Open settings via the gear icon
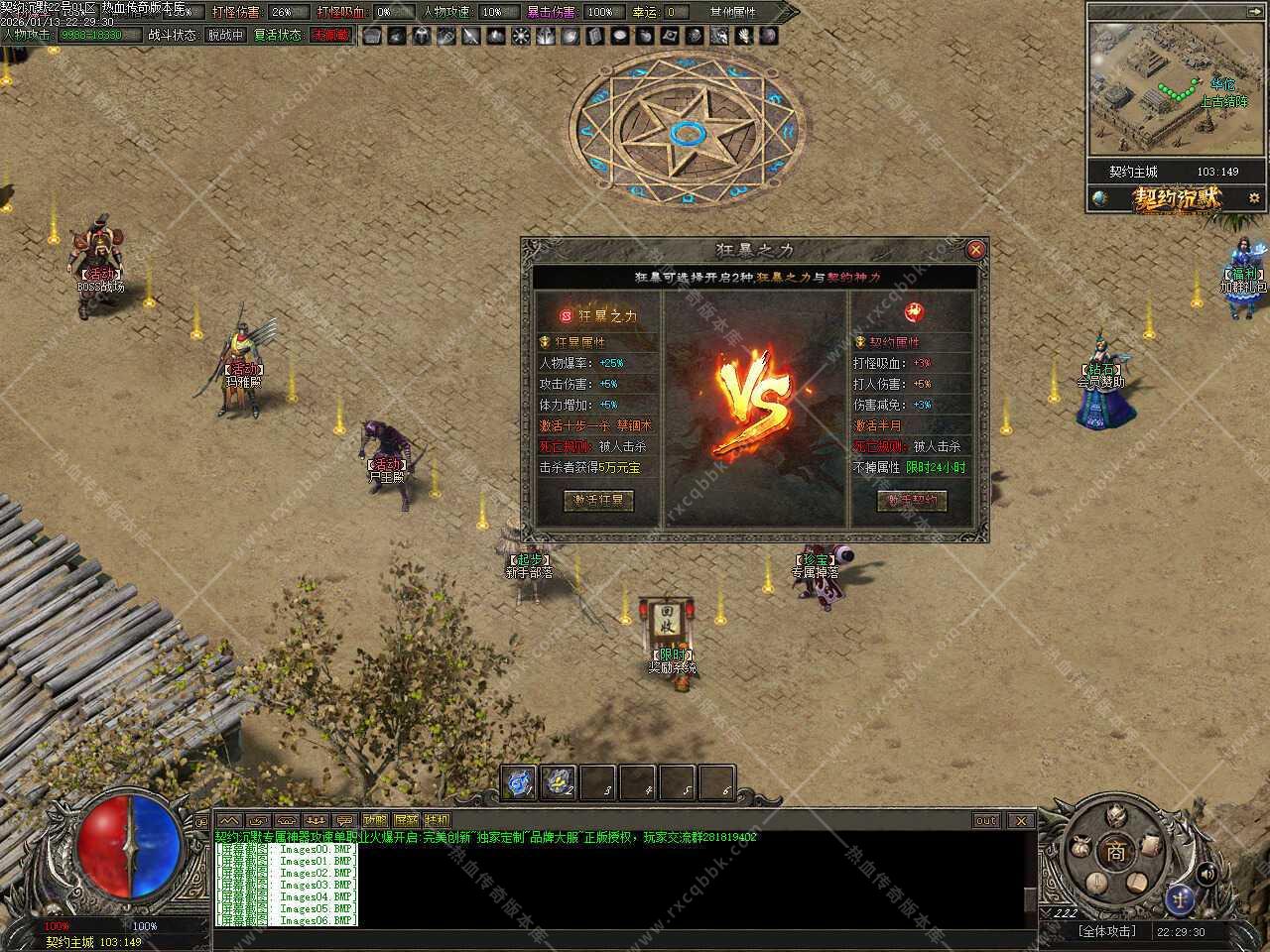Viewport: 1270px width, 952px height. tap(1254, 198)
